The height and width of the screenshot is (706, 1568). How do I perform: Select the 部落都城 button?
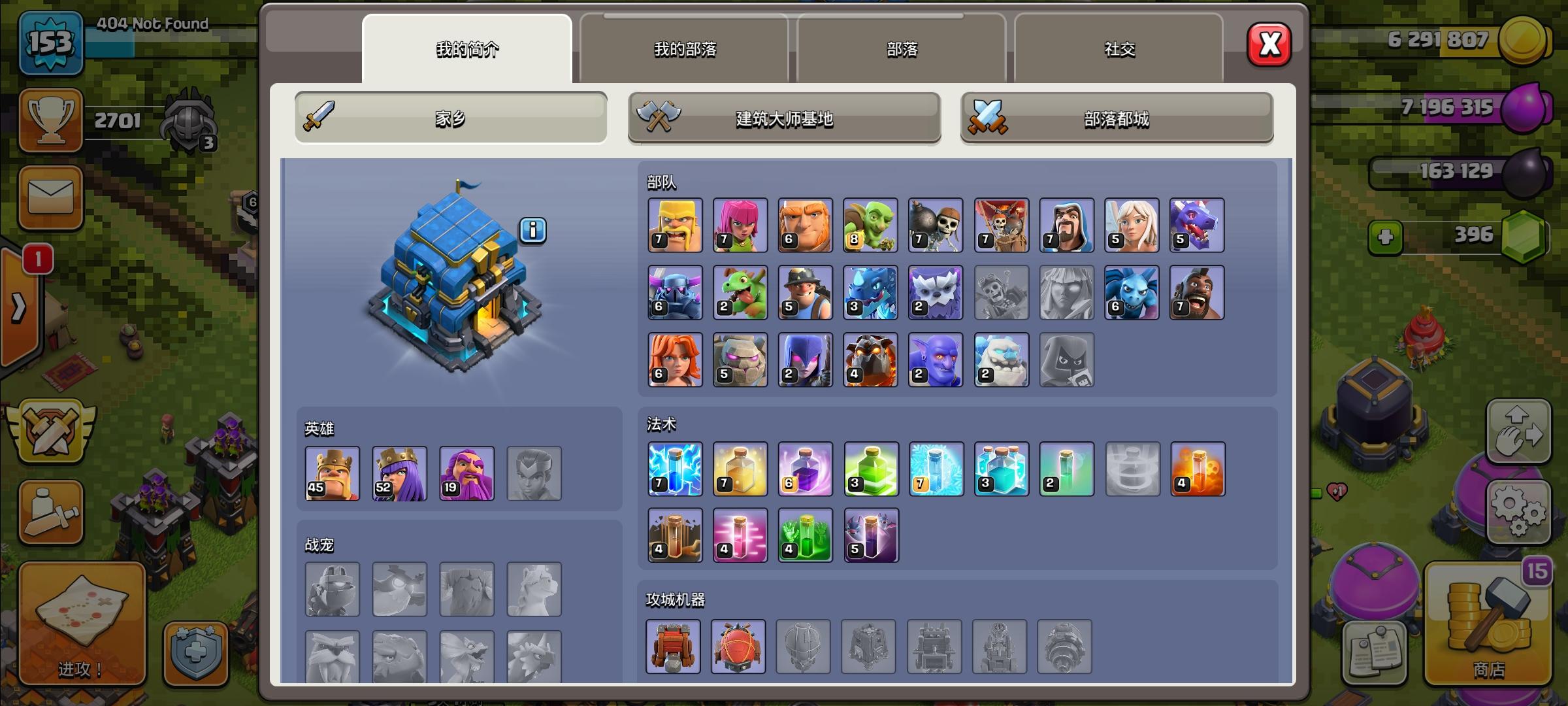[1117, 119]
